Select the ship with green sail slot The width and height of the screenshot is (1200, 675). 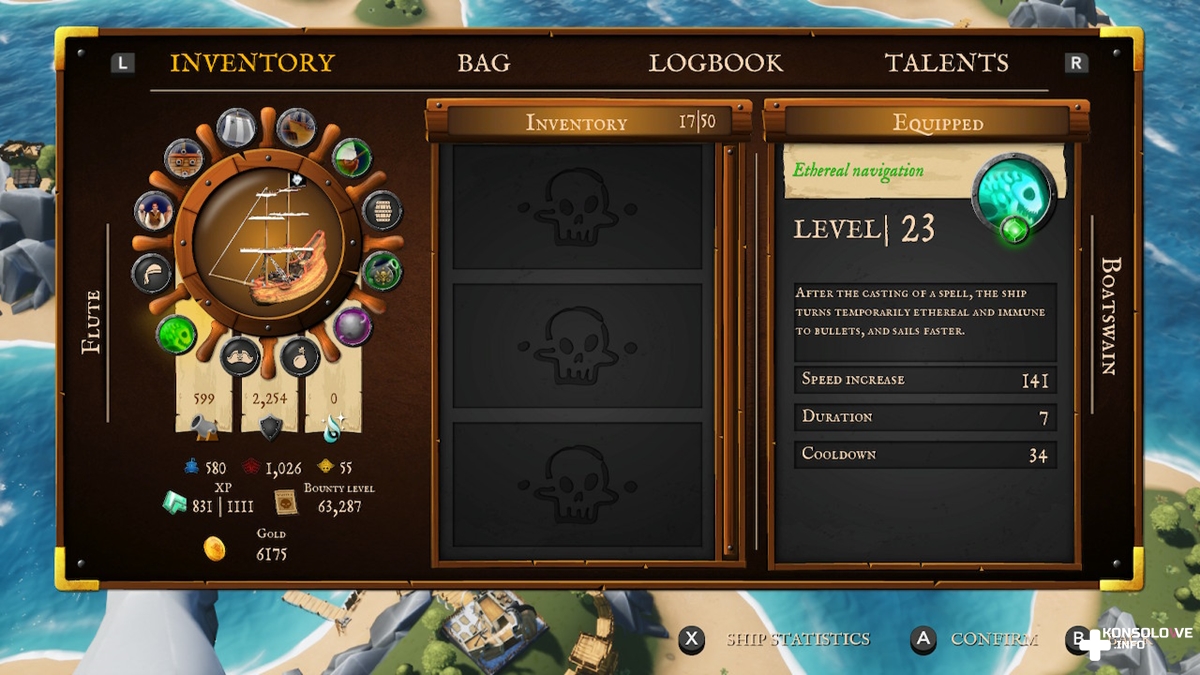351,157
